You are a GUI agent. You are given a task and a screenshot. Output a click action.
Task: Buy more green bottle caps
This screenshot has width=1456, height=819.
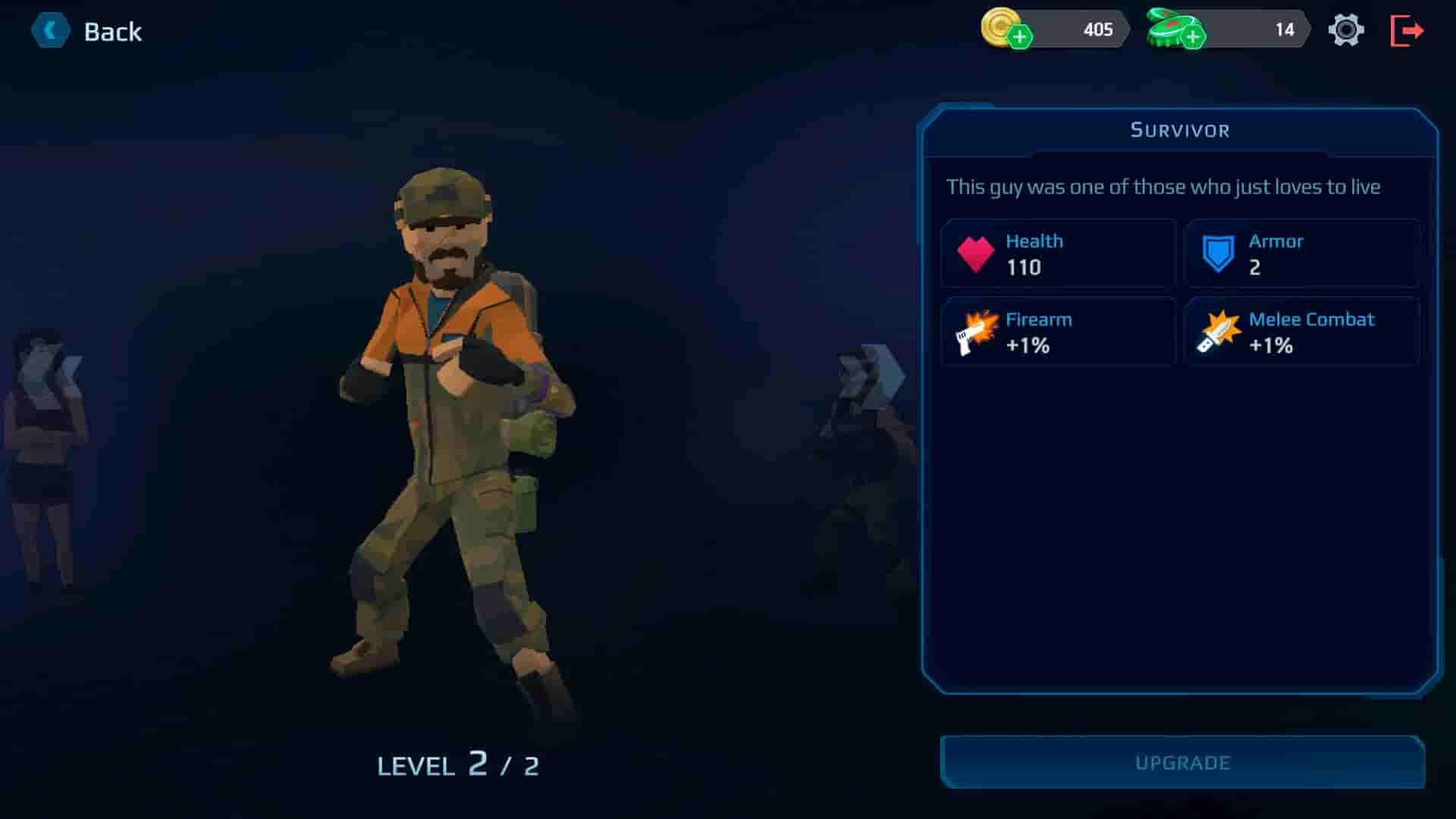point(1193,36)
